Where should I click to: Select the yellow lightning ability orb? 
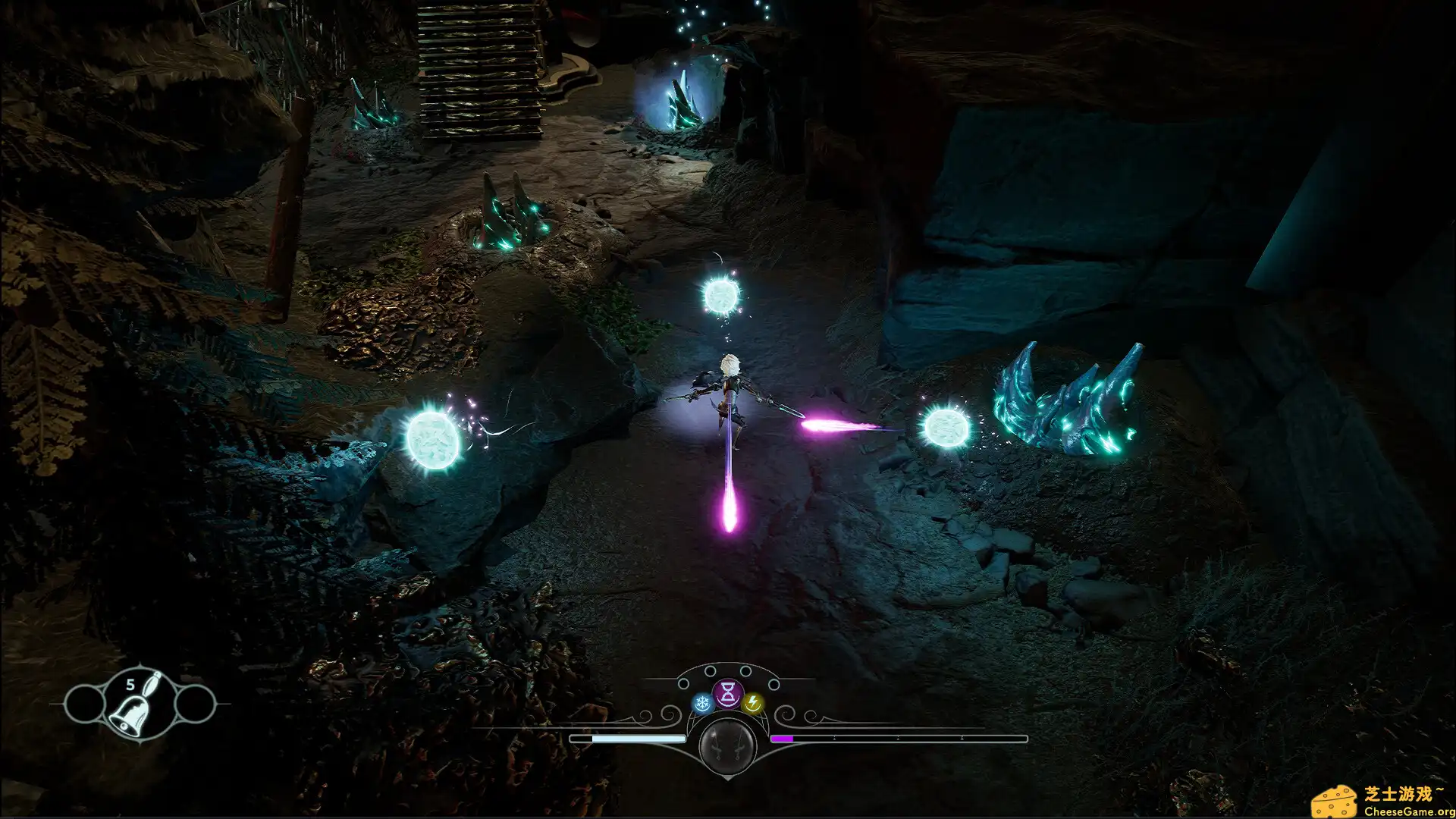(752, 701)
